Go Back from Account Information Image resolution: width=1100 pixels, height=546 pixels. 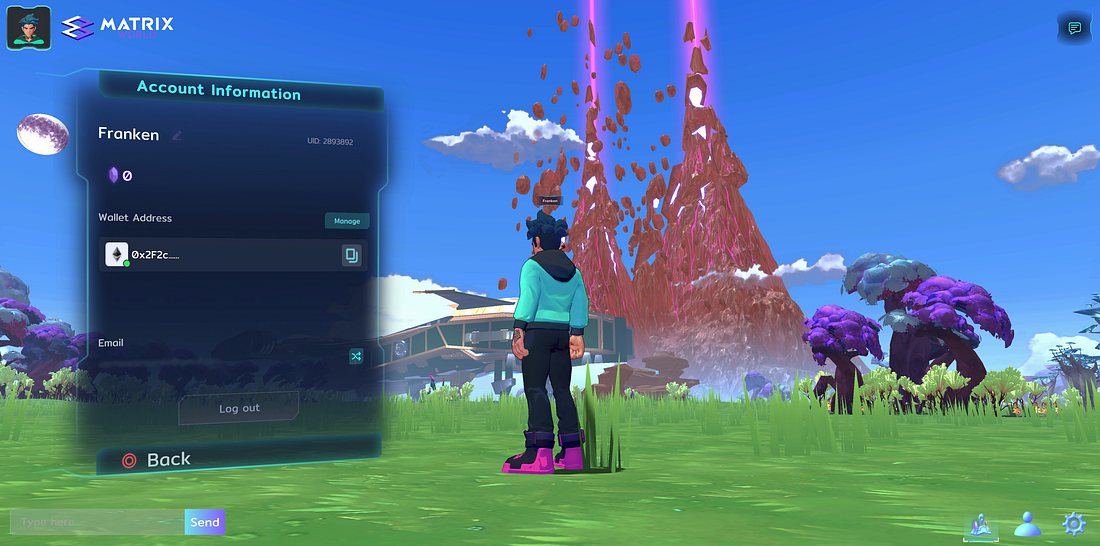(157, 460)
